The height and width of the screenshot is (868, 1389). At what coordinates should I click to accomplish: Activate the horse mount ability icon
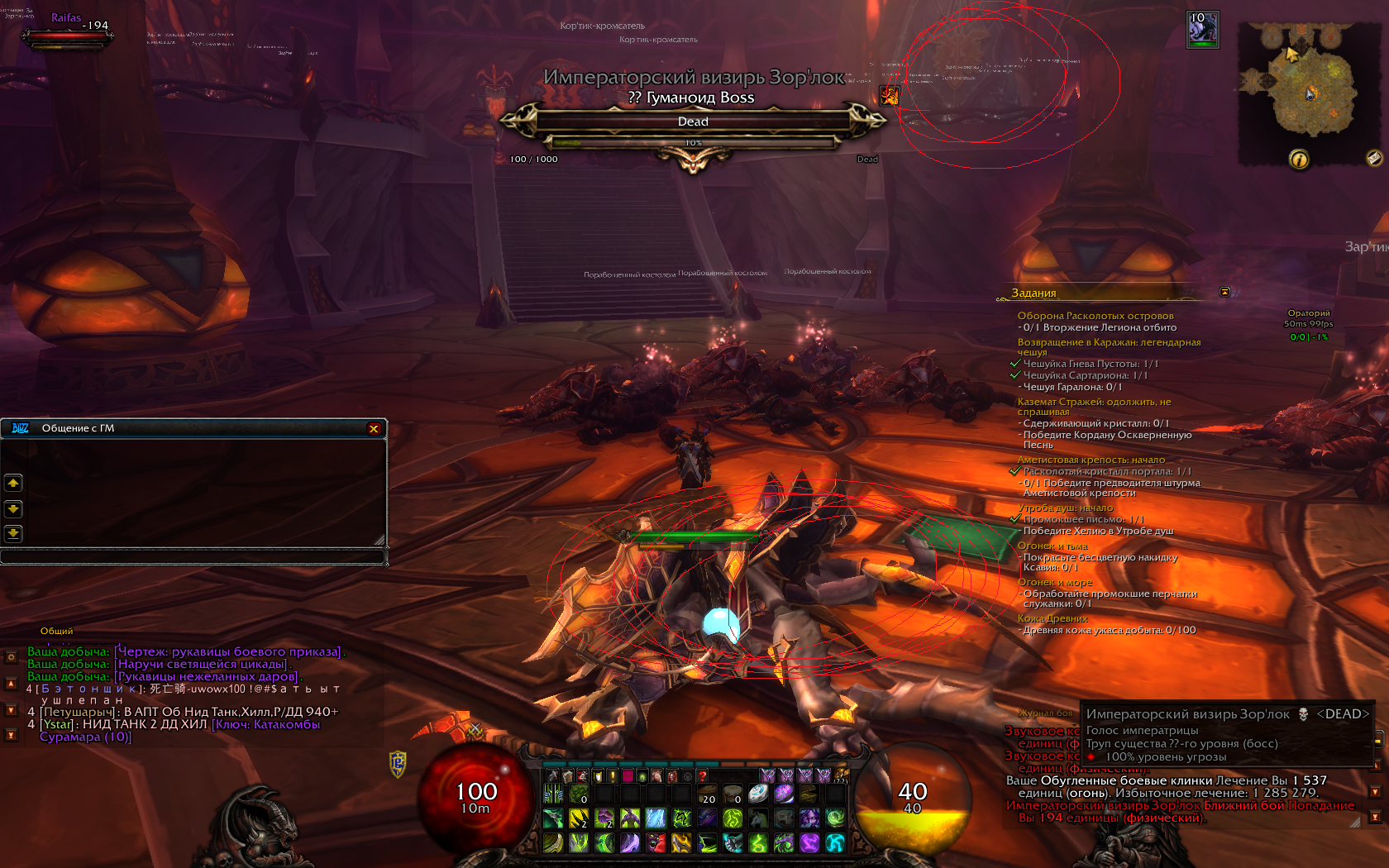tap(758, 818)
